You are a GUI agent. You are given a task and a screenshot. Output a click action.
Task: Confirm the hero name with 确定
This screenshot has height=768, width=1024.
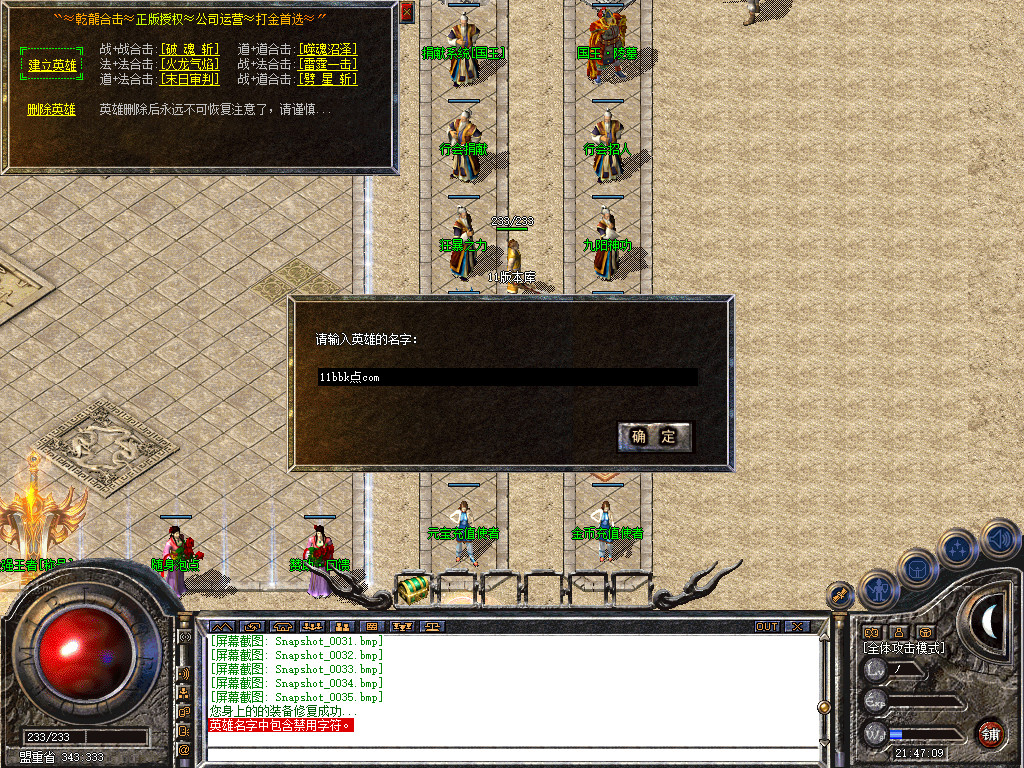pos(655,436)
